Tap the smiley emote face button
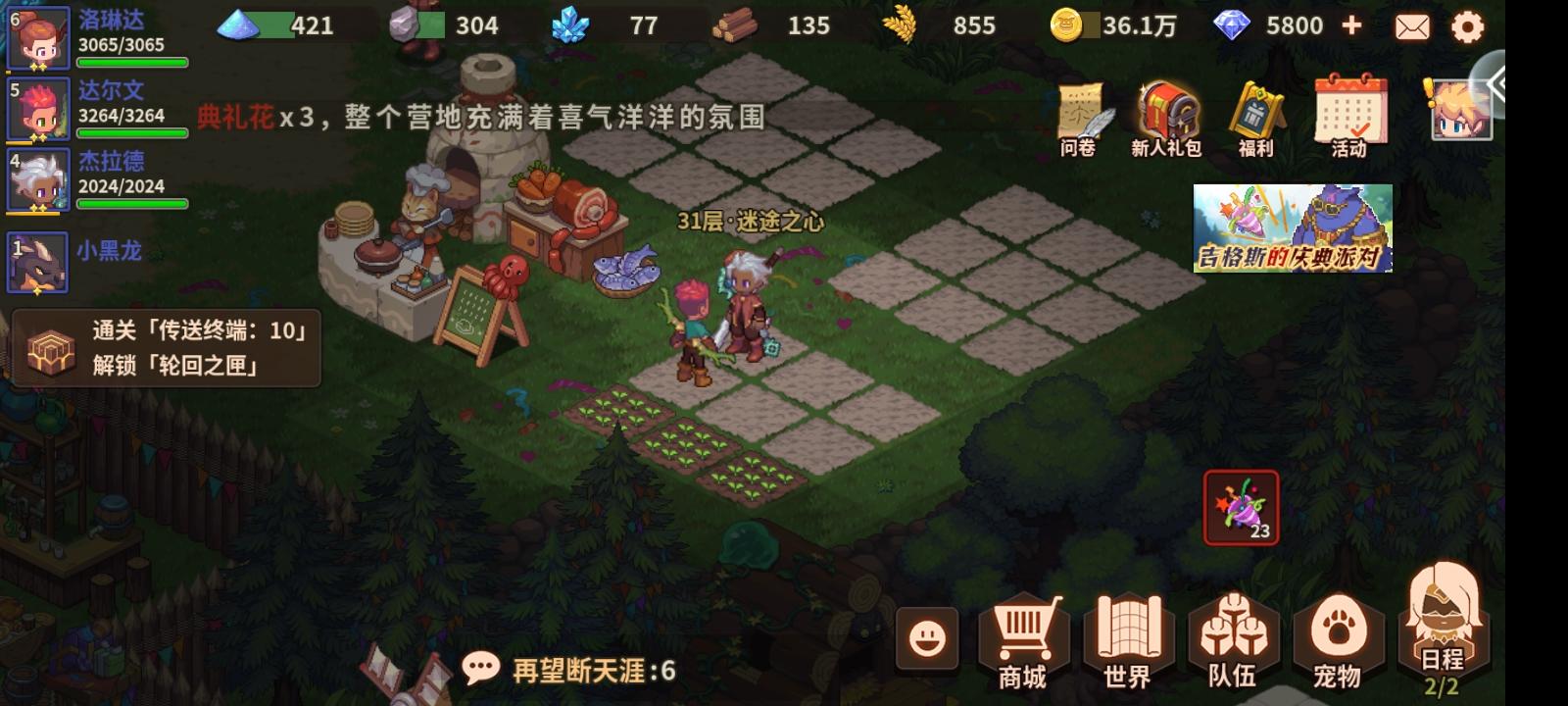The image size is (1568, 706). (928, 637)
